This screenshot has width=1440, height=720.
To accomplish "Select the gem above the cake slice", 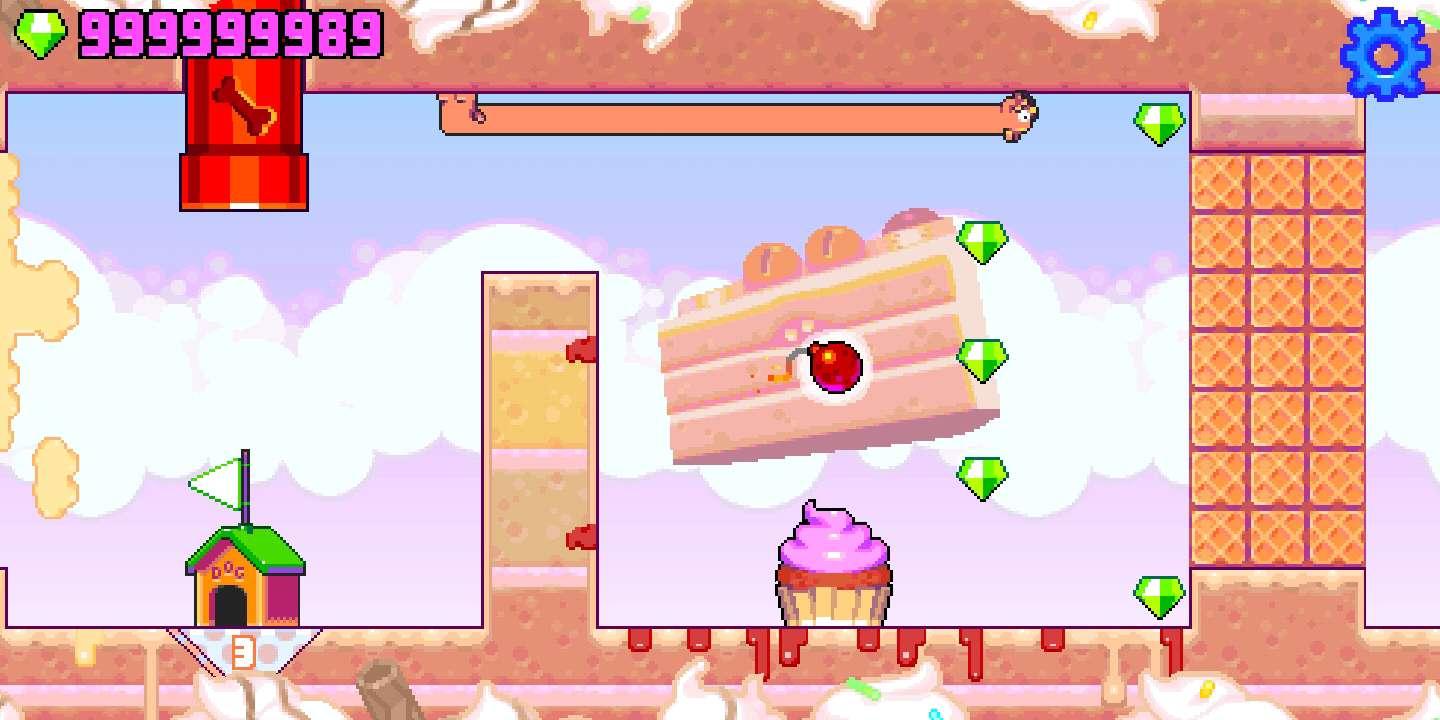I will coord(985,243).
